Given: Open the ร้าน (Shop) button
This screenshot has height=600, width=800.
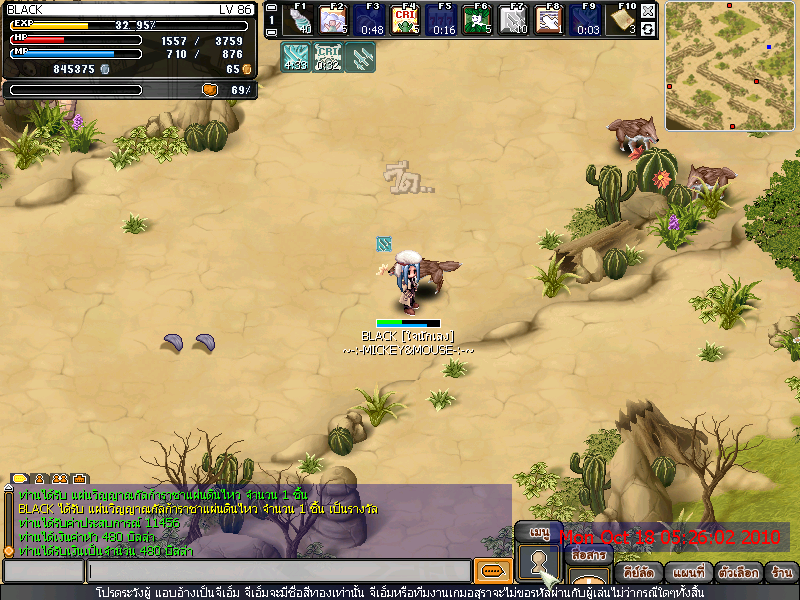Looking at the screenshot, I should click(x=781, y=574).
